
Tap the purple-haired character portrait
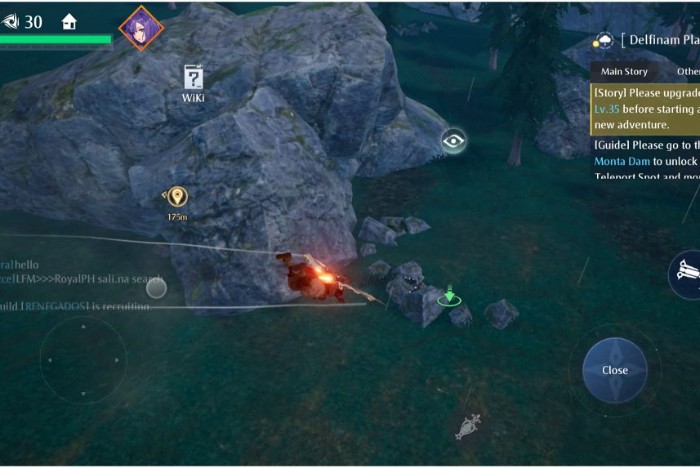pyautogui.click(x=141, y=28)
